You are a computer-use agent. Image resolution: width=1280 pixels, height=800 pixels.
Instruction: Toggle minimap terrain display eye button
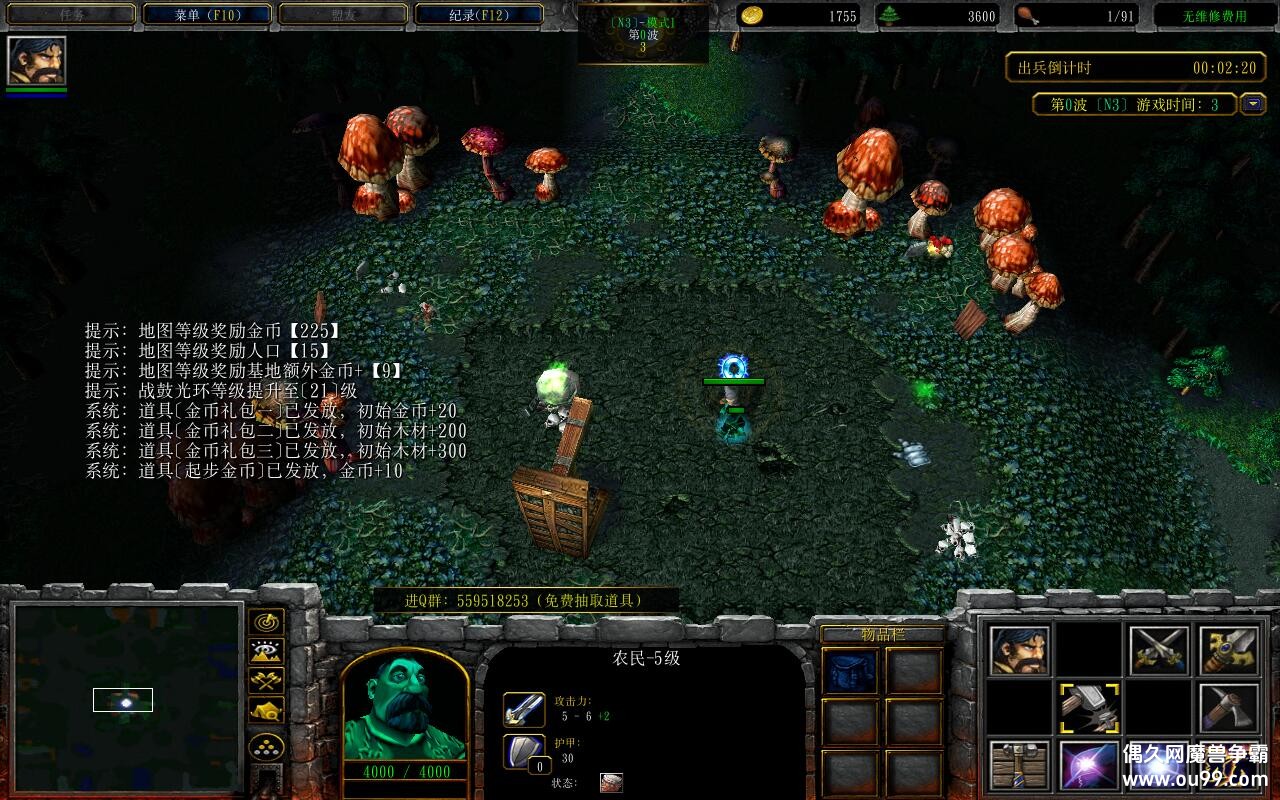[266, 652]
